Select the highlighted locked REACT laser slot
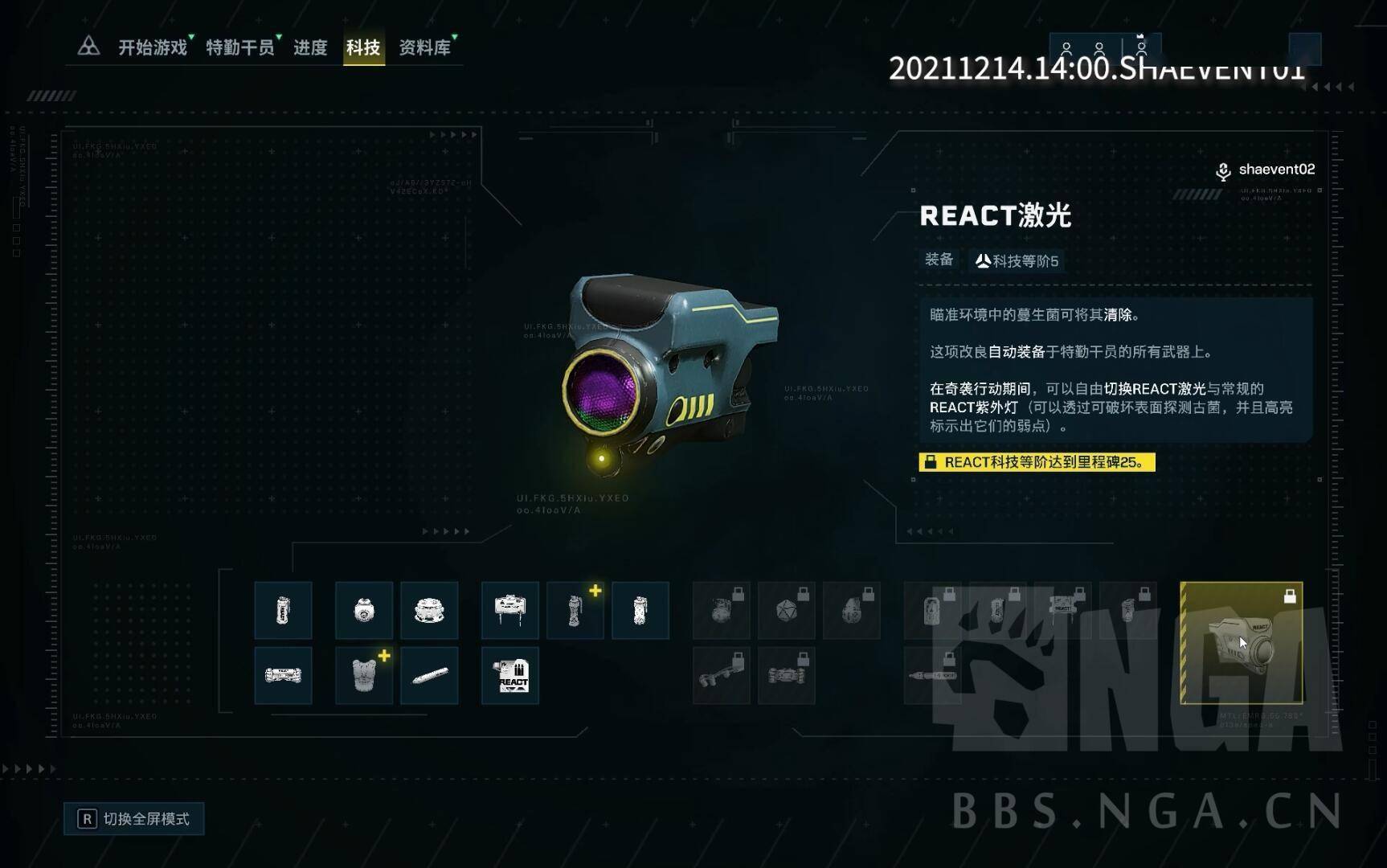Viewport: 1387px width, 868px height. coord(1242,643)
